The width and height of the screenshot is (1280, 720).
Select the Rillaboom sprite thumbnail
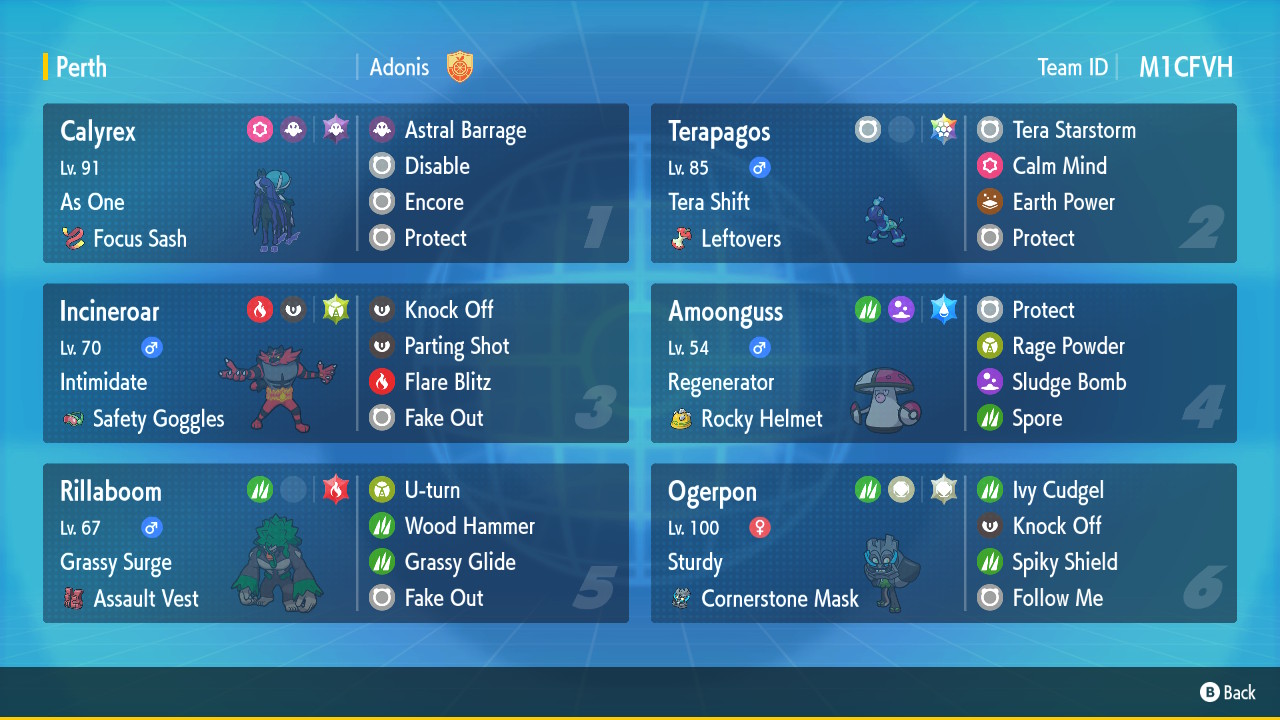tap(276, 563)
